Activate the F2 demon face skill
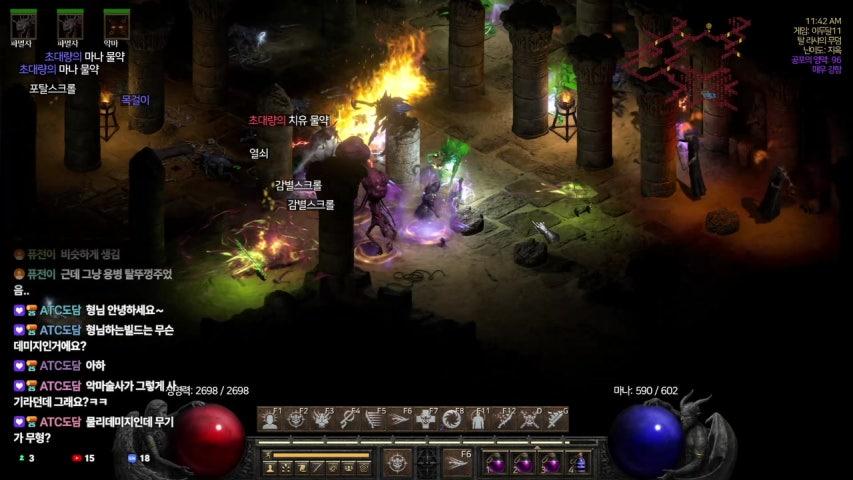853x480 pixels. (296, 420)
